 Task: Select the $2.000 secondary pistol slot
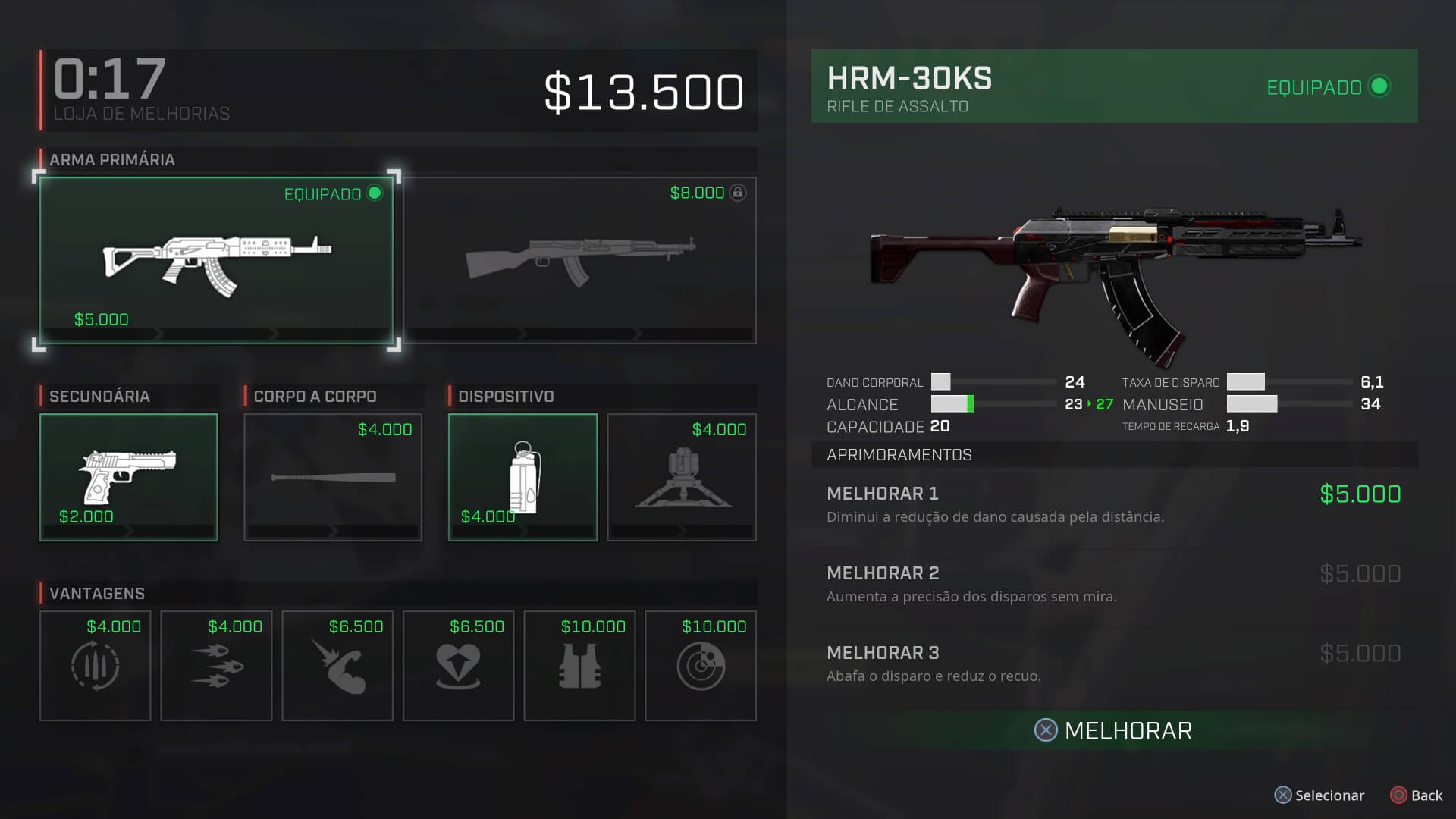click(x=128, y=477)
